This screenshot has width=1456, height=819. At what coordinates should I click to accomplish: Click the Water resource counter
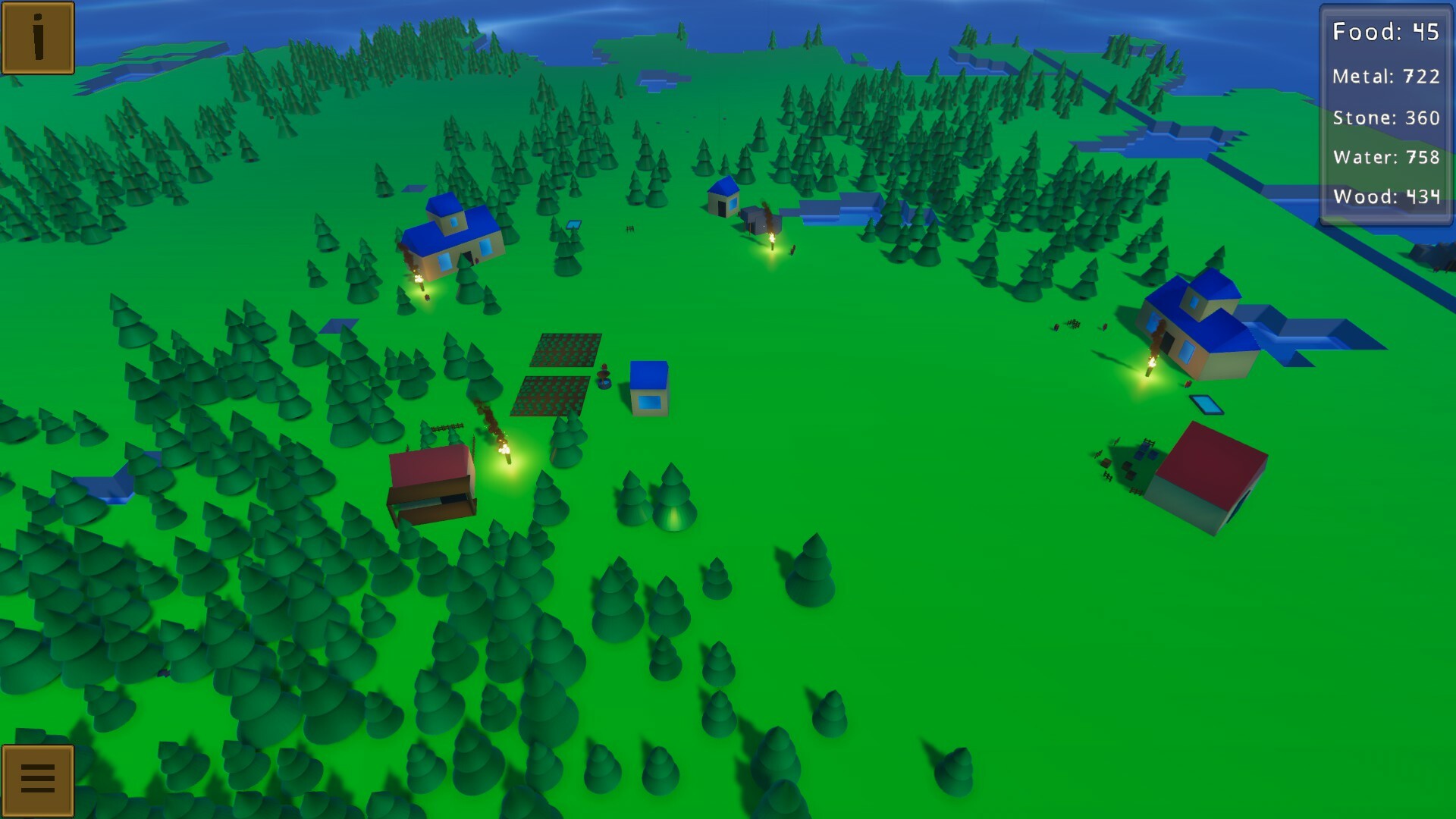[1385, 157]
